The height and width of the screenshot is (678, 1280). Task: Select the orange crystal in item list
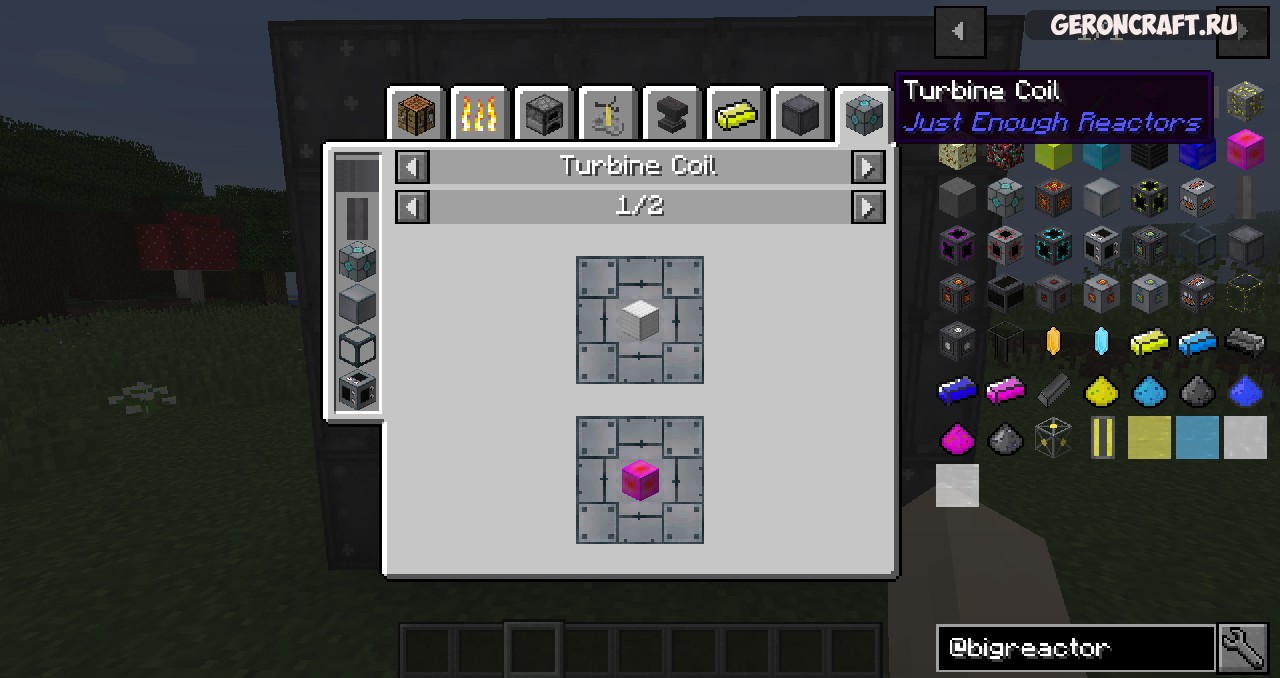click(1053, 342)
